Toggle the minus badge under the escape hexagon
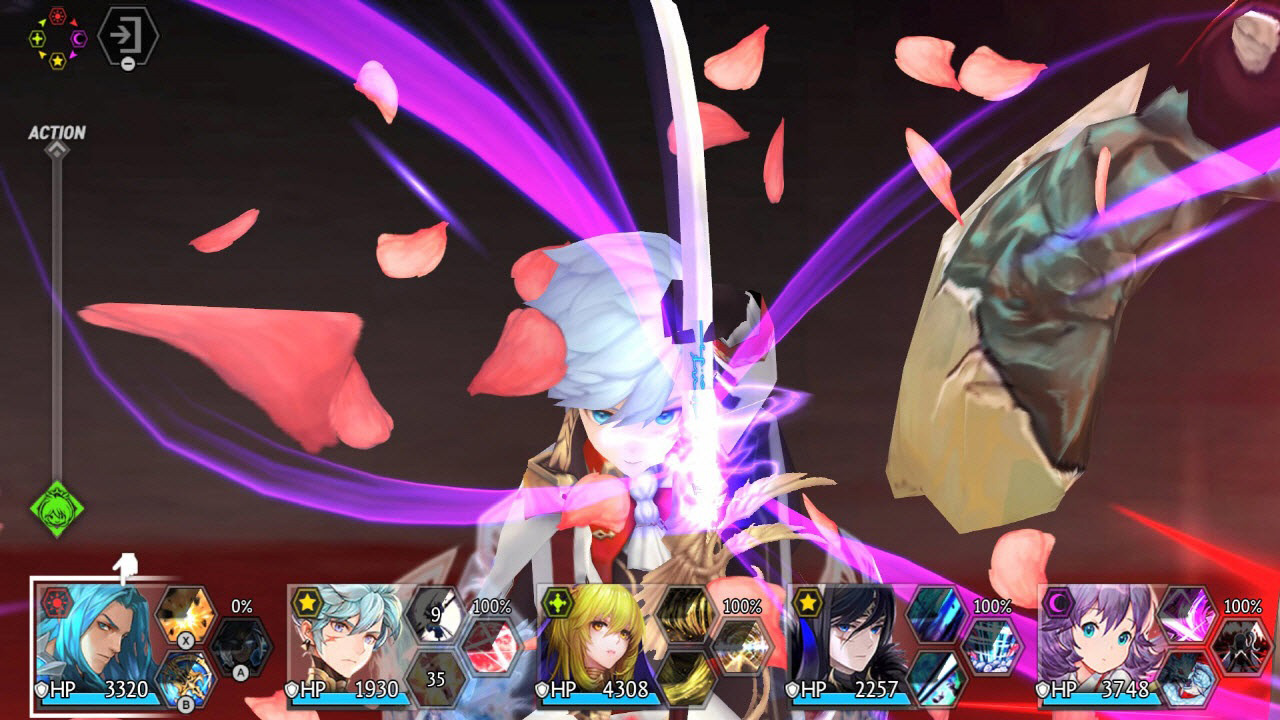1280x720 pixels. [x=127, y=62]
